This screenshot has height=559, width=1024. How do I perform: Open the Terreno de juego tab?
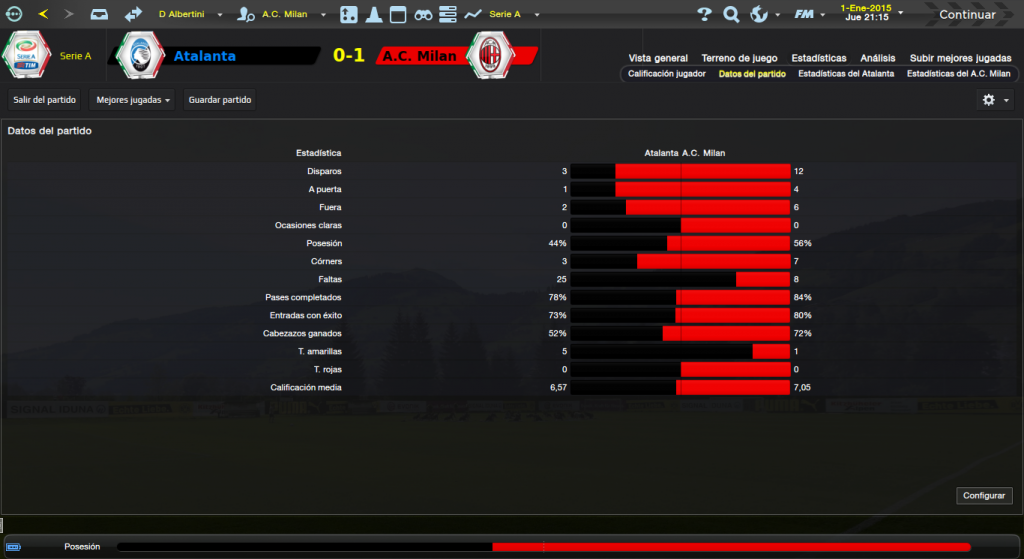click(x=740, y=58)
